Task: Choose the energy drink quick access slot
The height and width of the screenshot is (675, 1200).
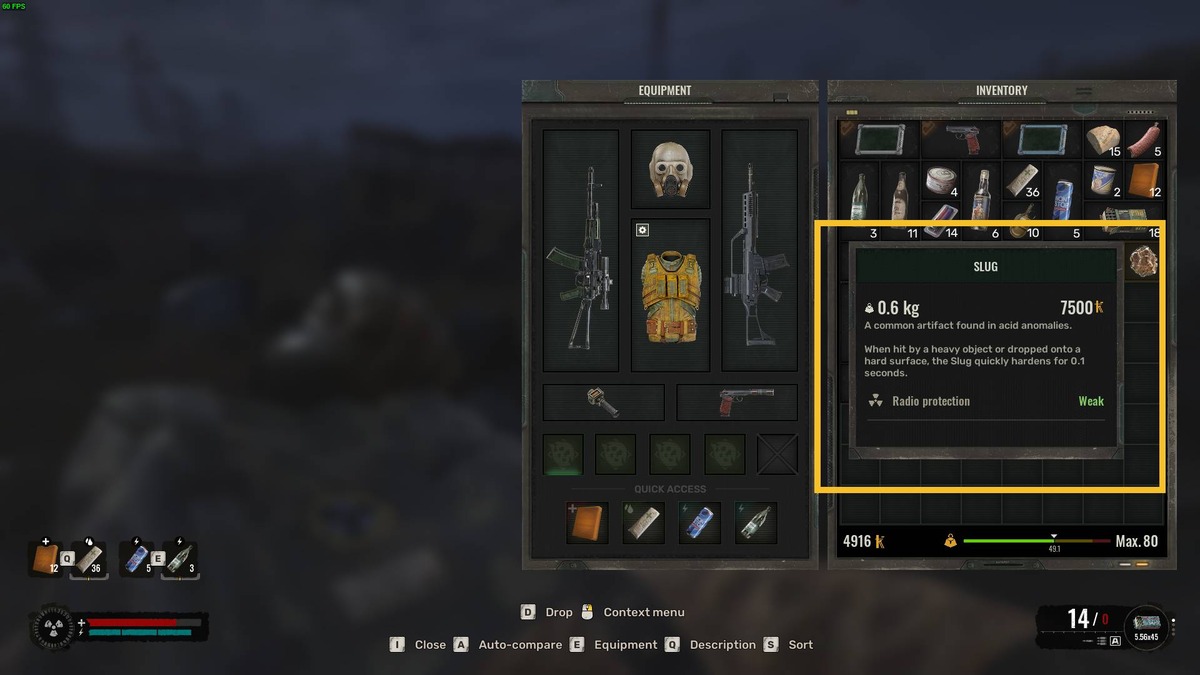Action: pyautogui.click(x=699, y=523)
